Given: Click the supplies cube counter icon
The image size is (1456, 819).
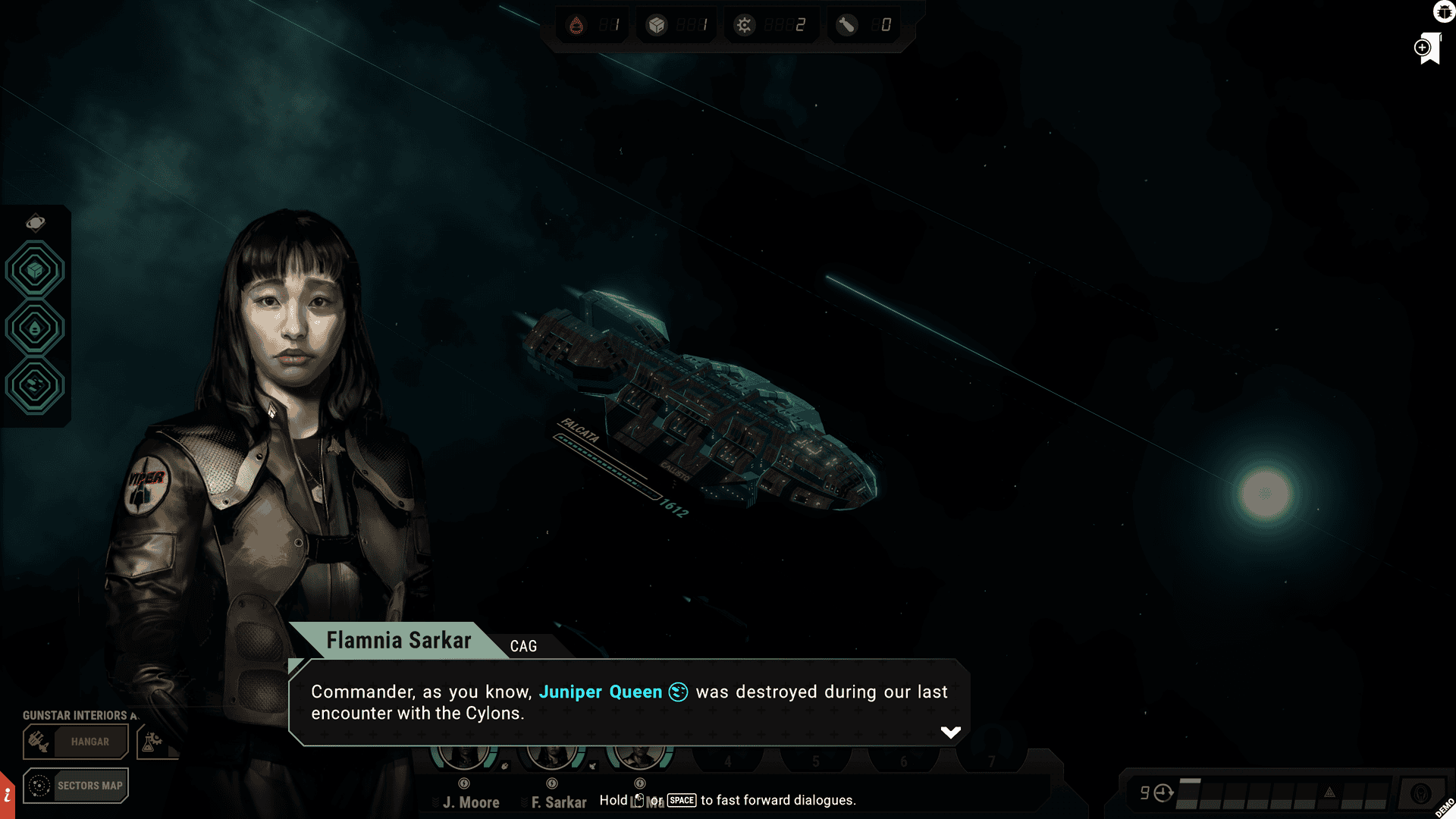Looking at the screenshot, I should click(657, 24).
